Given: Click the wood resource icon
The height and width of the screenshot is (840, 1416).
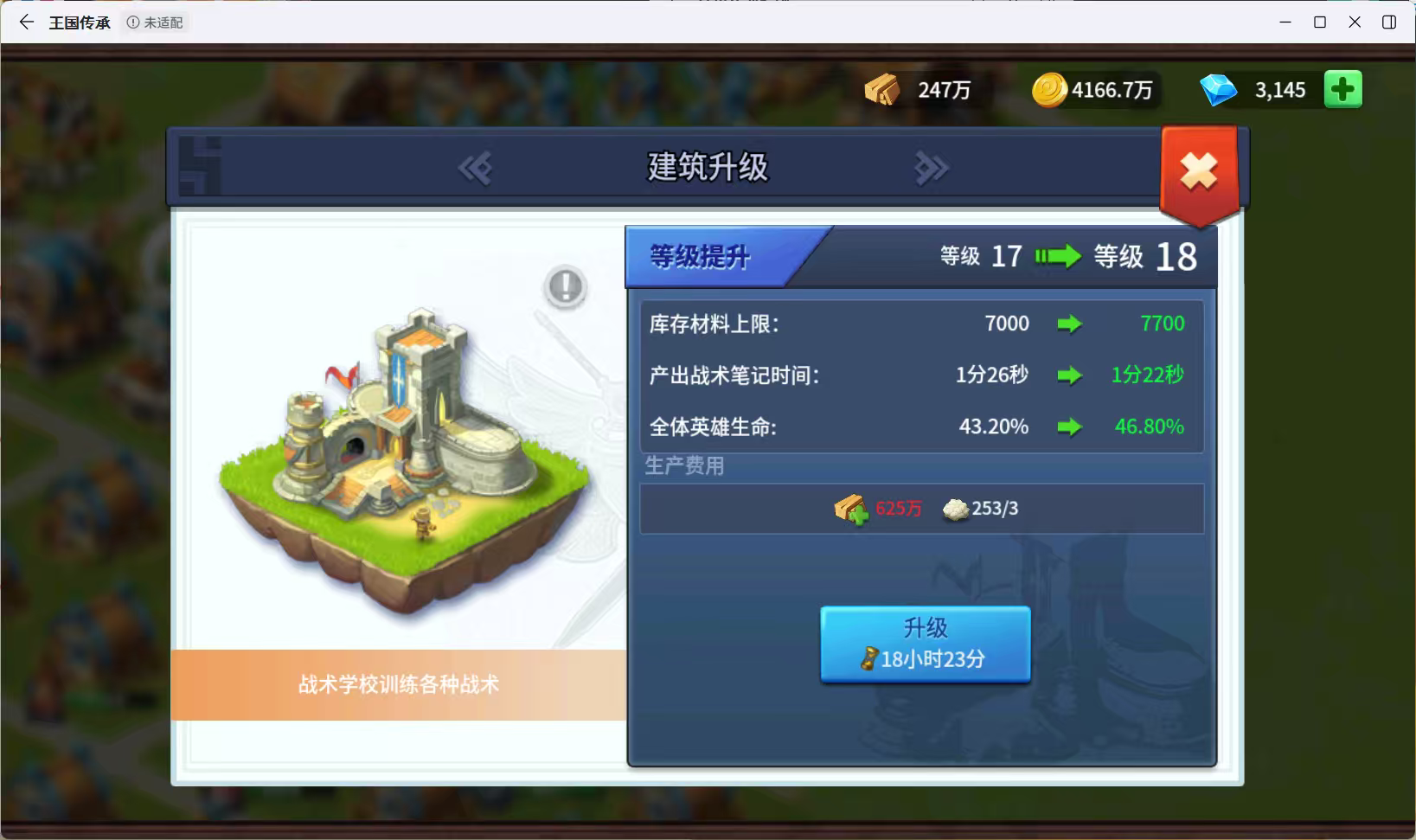Looking at the screenshot, I should 883,87.
